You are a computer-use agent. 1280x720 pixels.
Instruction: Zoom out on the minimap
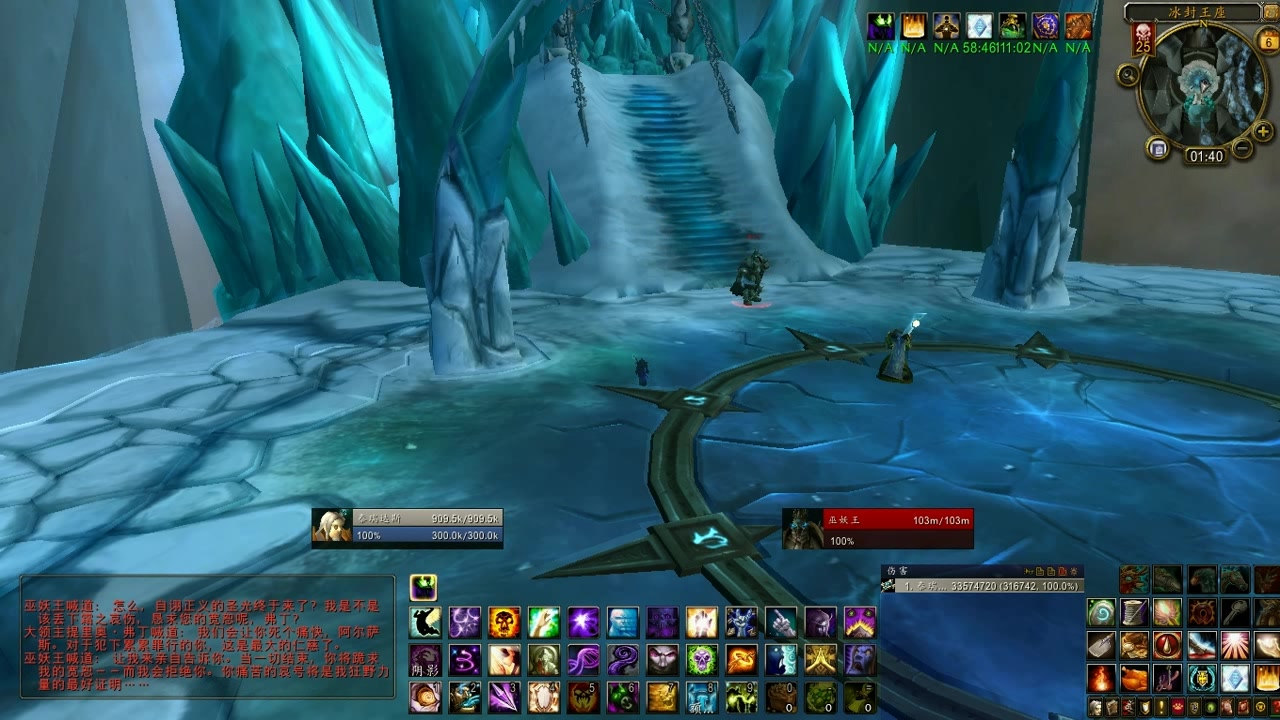pyautogui.click(x=1242, y=149)
